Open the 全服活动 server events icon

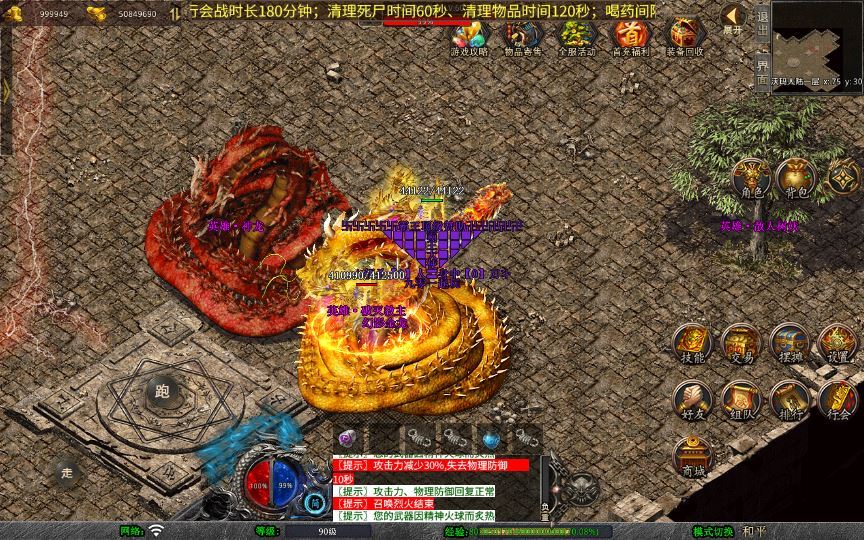tap(576, 37)
